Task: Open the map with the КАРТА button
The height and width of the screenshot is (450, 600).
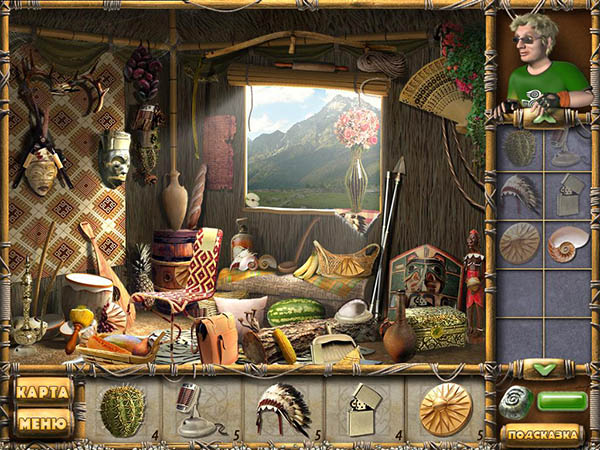Action: (x=44, y=390)
